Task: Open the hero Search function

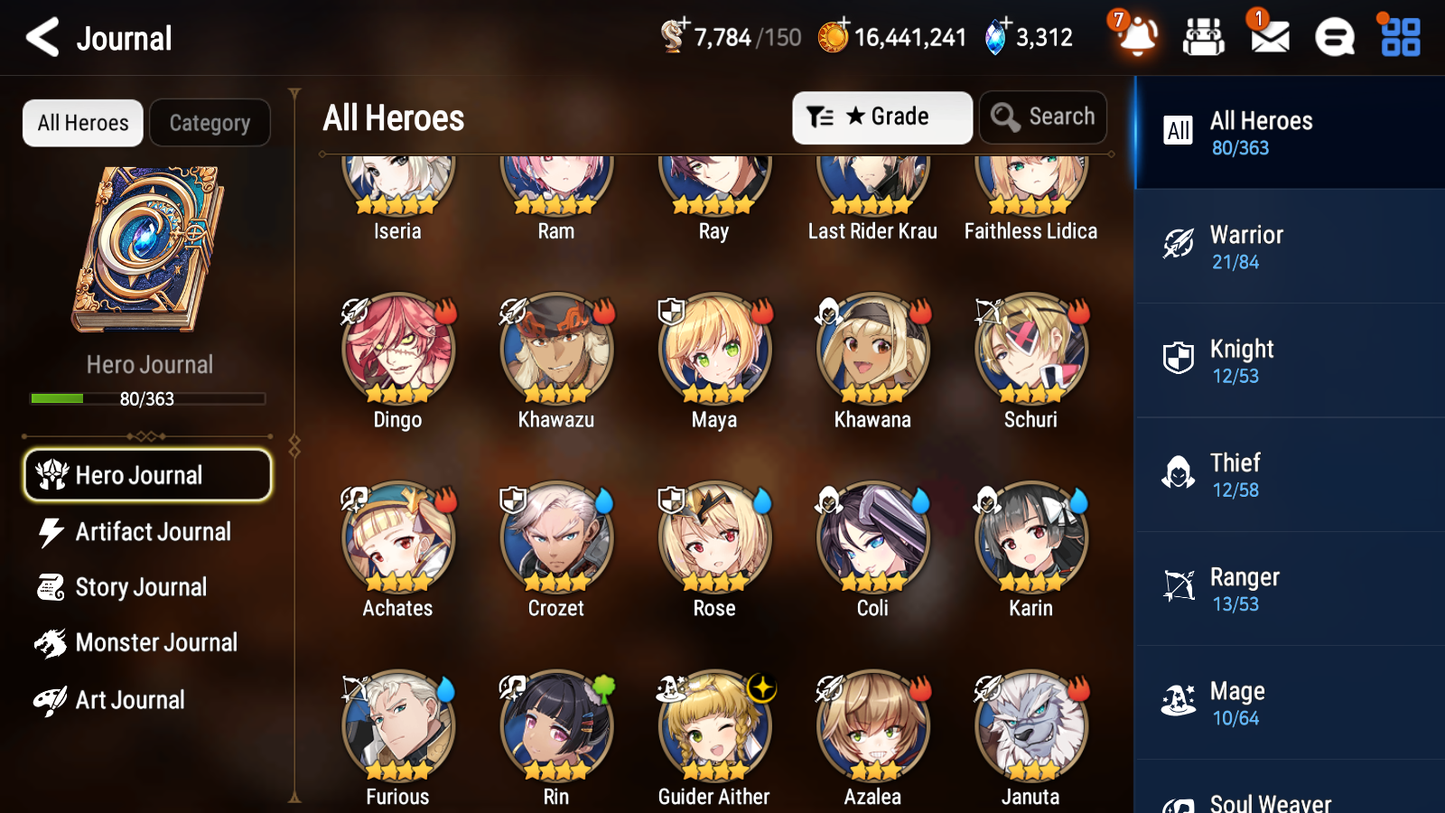Action: click(x=1043, y=116)
